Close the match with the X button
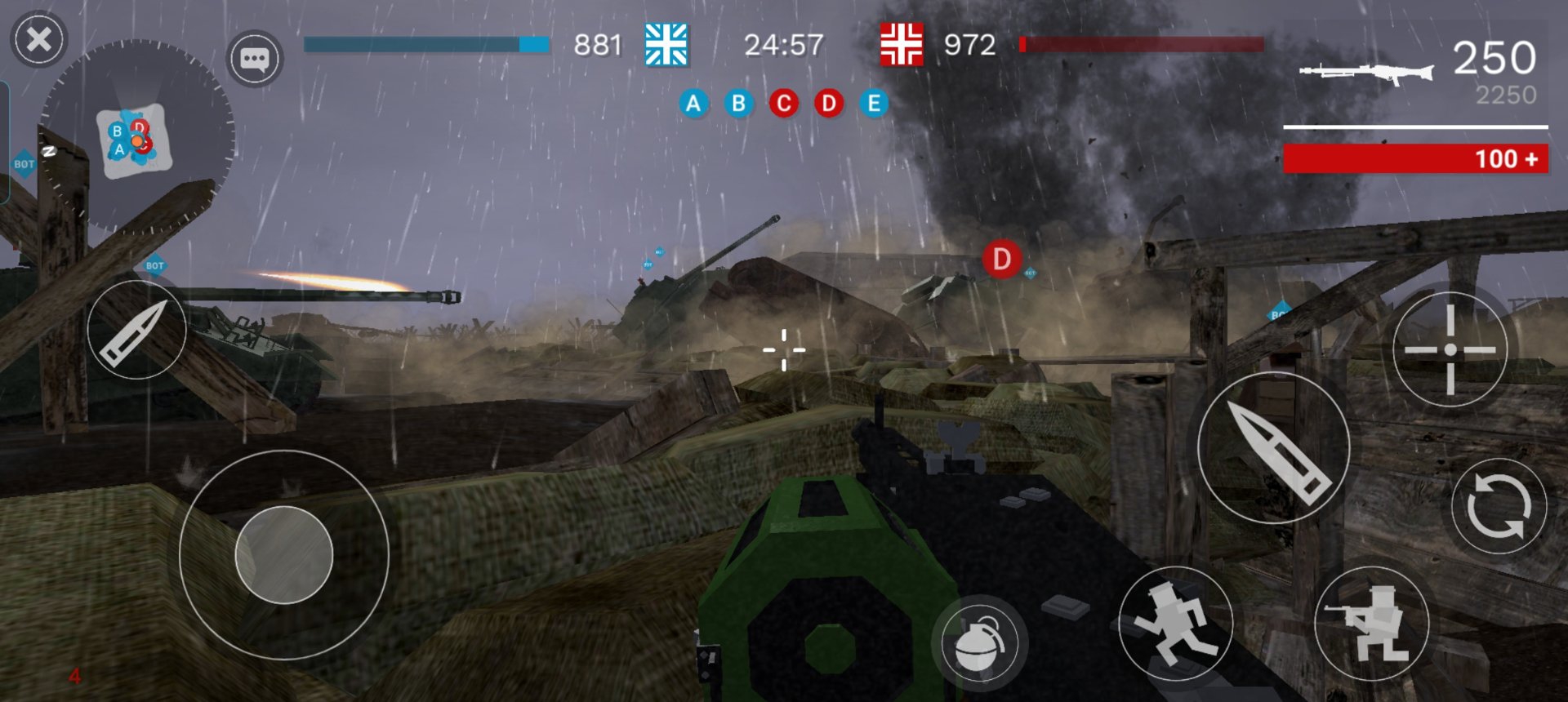This screenshot has width=1568, height=702. [x=38, y=39]
